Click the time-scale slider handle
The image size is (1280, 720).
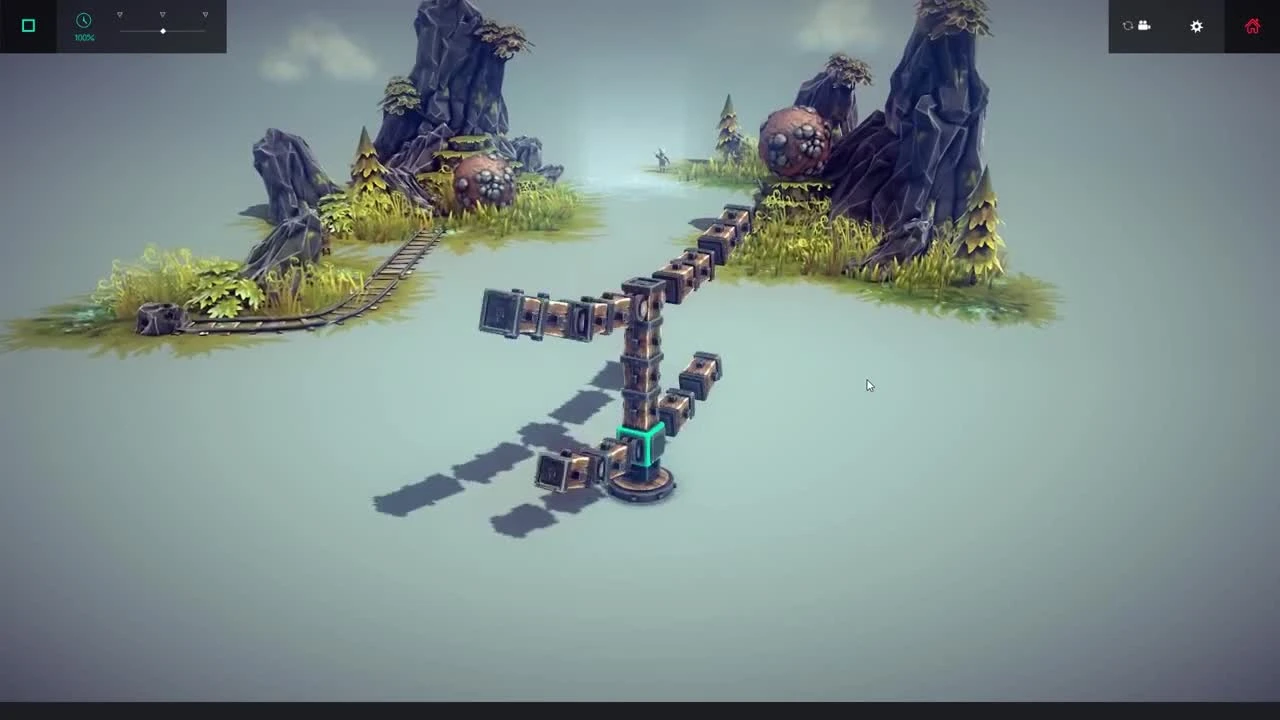click(163, 31)
